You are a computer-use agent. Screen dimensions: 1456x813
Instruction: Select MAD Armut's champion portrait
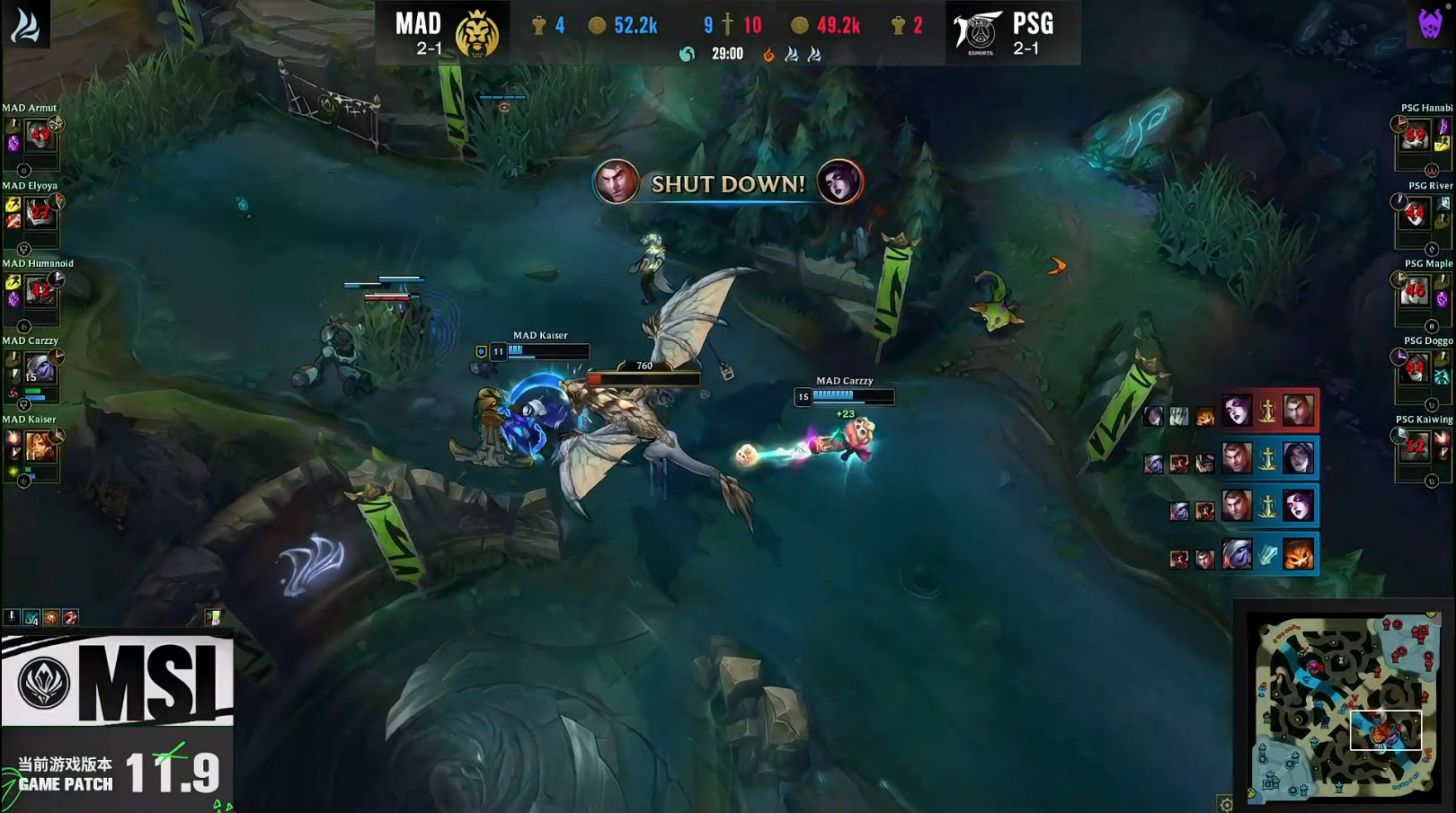coord(40,137)
